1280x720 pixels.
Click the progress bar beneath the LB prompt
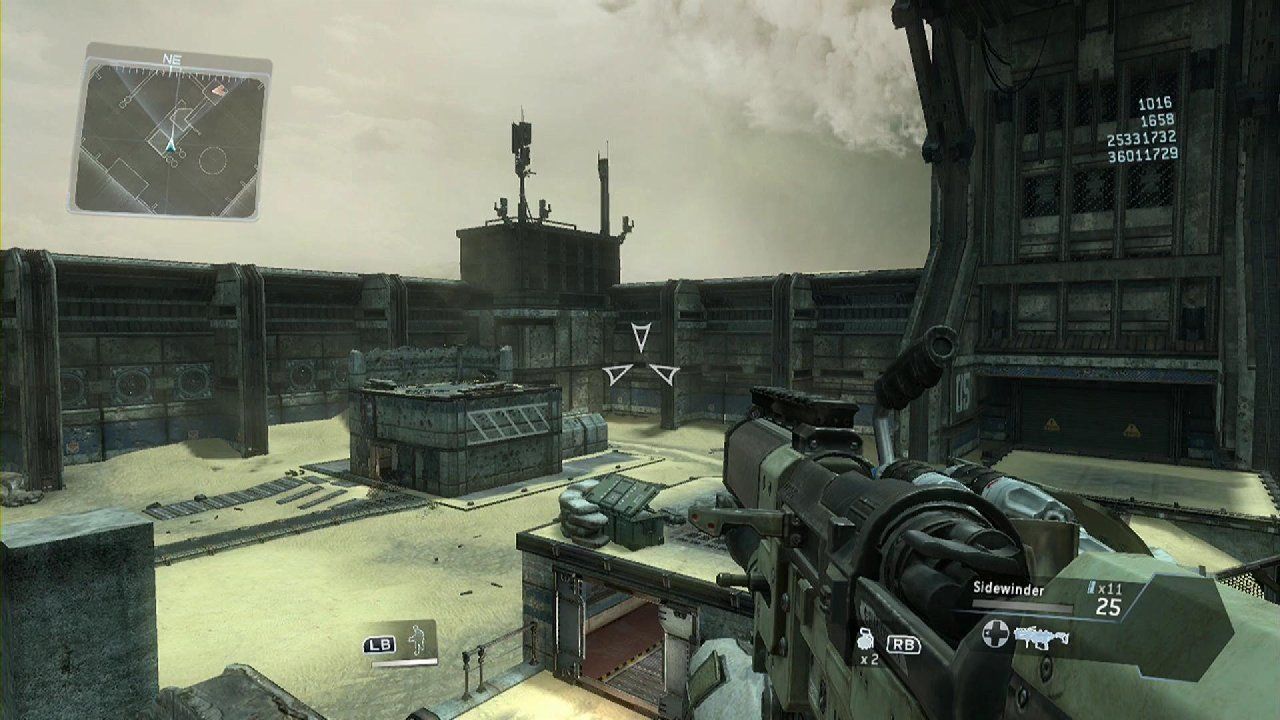click(403, 662)
